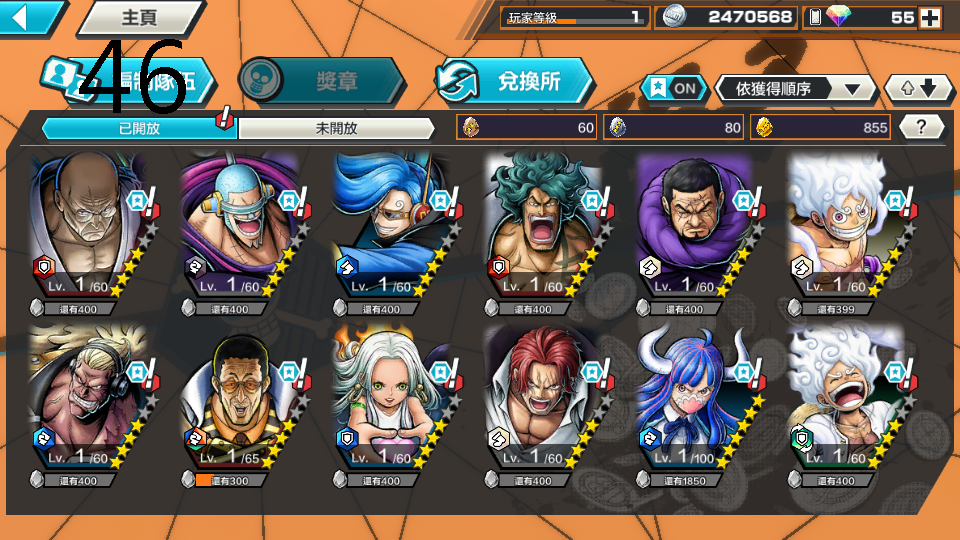Image resolution: width=960 pixels, height=540 pixels.
Task: Go back with the arrow button
Action: 30,17
